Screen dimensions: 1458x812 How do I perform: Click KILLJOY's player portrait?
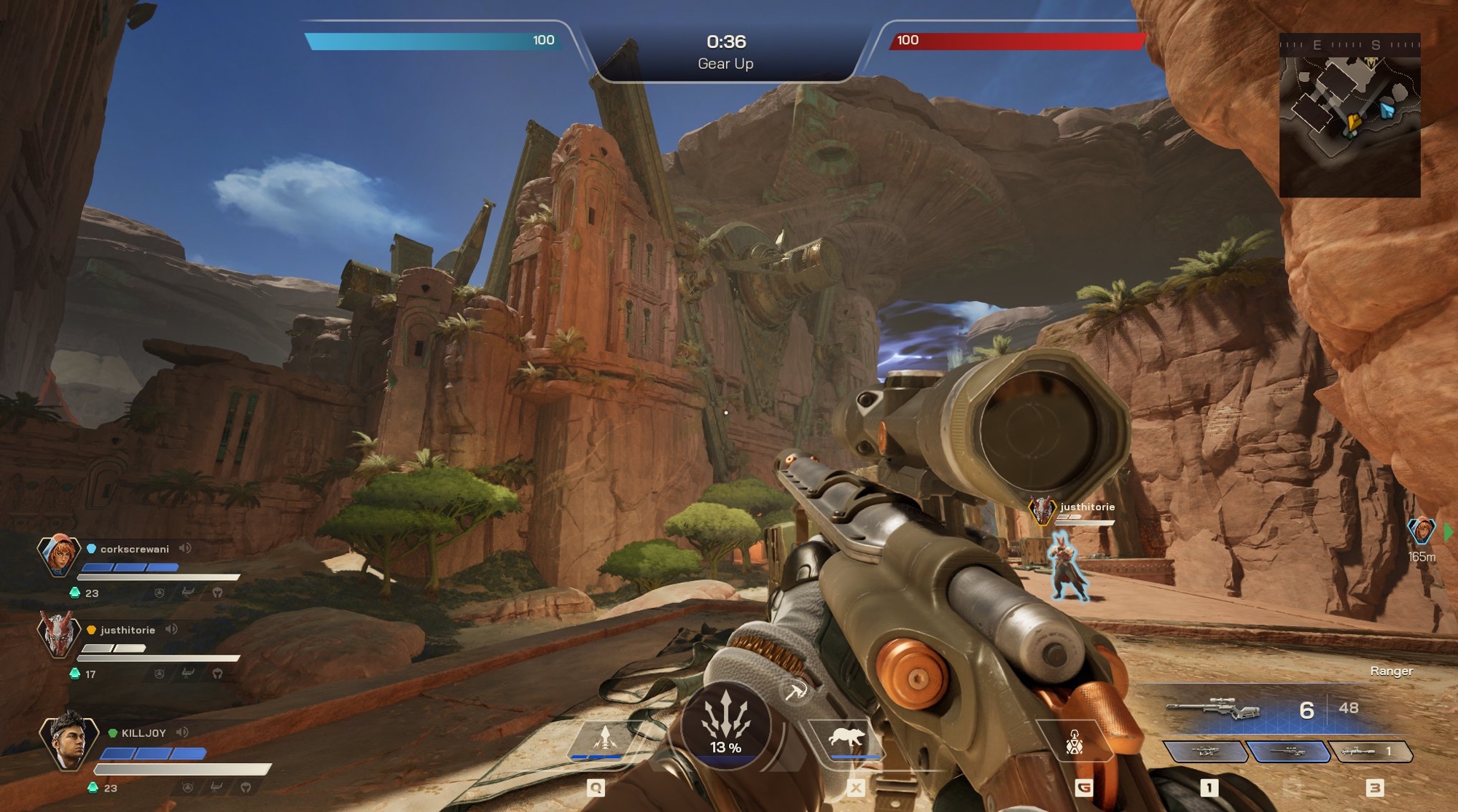click(x=69, y=741)
